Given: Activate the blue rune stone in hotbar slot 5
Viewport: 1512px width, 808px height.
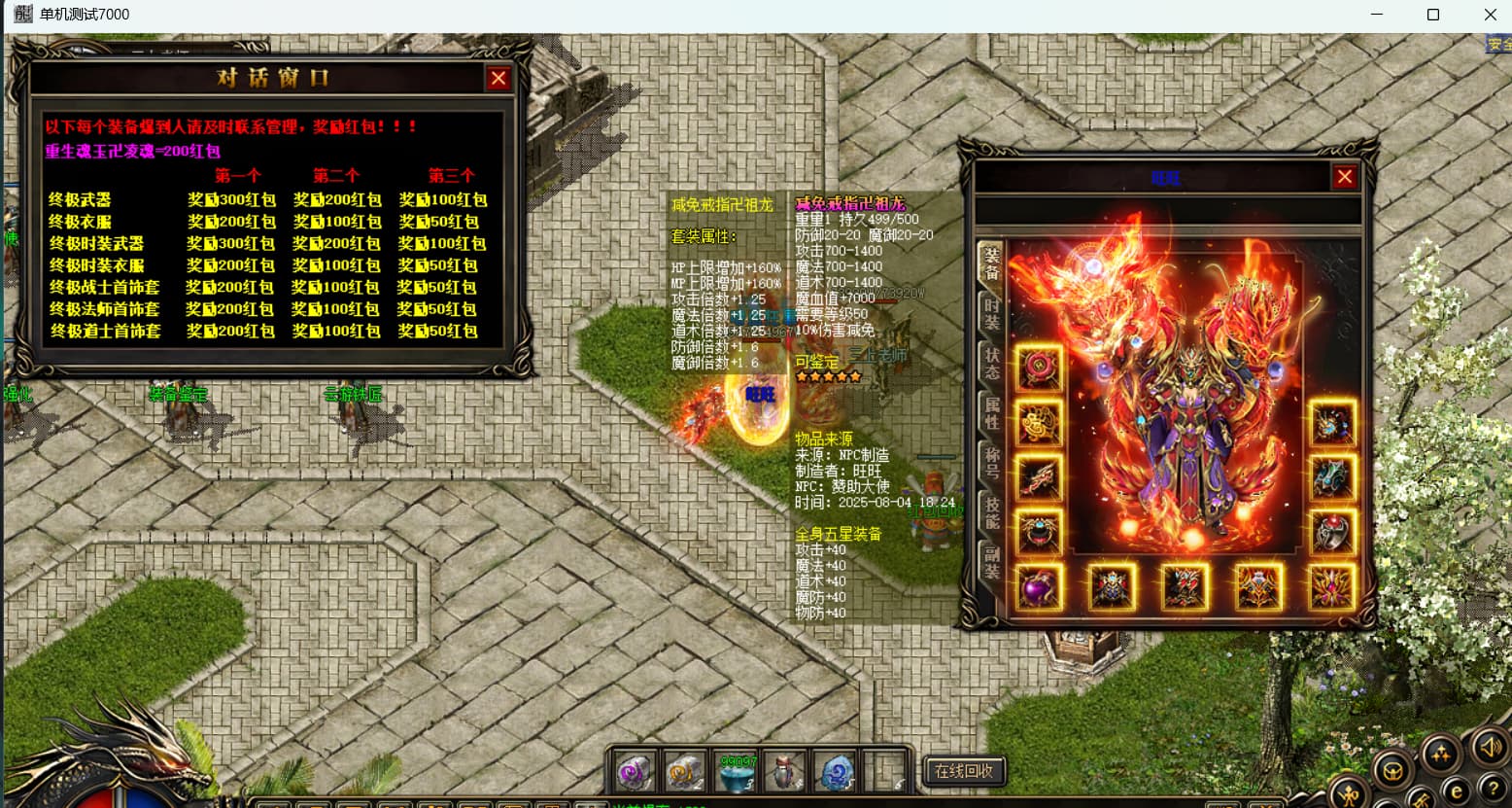Looking at the screenshot, I should 835,772.
